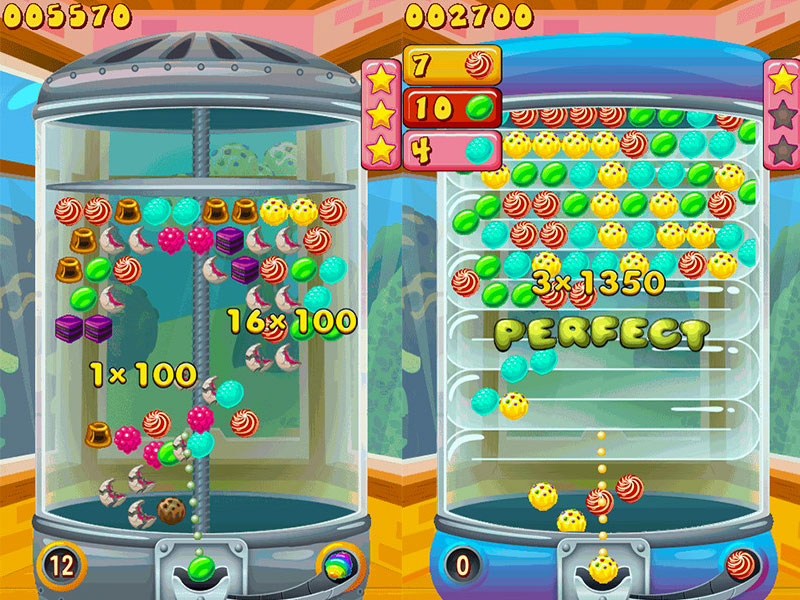The width and height of the screenshot is (800, 600).
Task: Swap to the queued red swirl candy
Action: tap(740, 564)
